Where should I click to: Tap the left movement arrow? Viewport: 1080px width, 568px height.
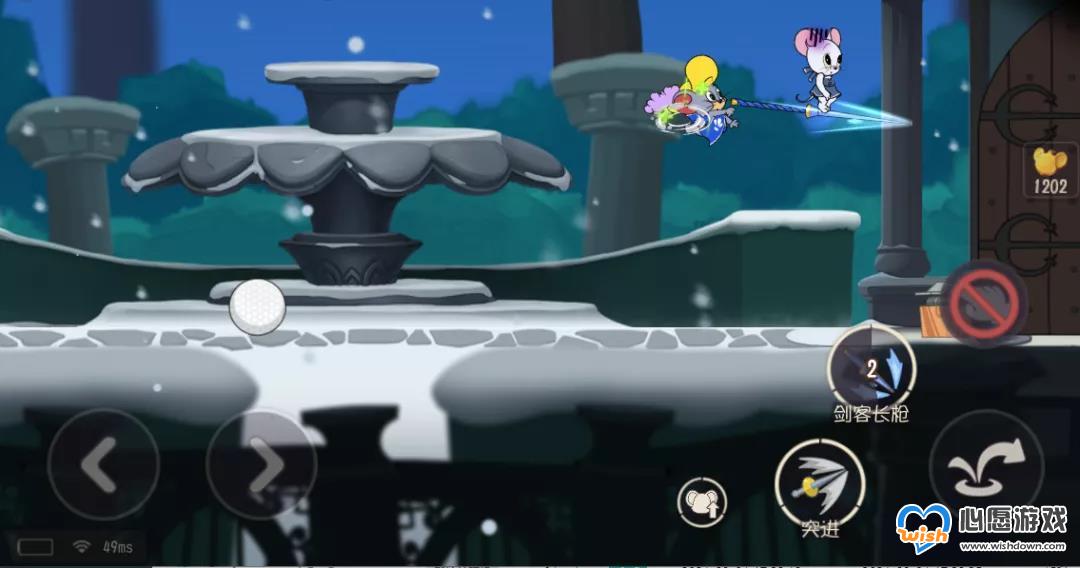103,464
